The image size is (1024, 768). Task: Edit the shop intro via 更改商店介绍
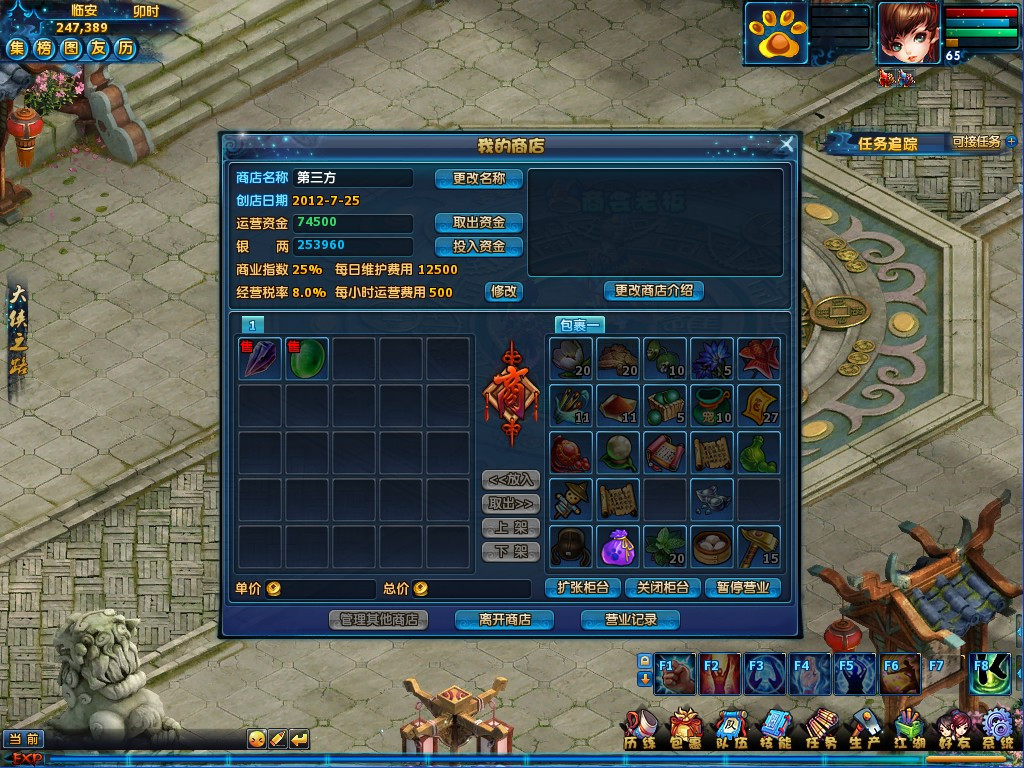(654, 291)
